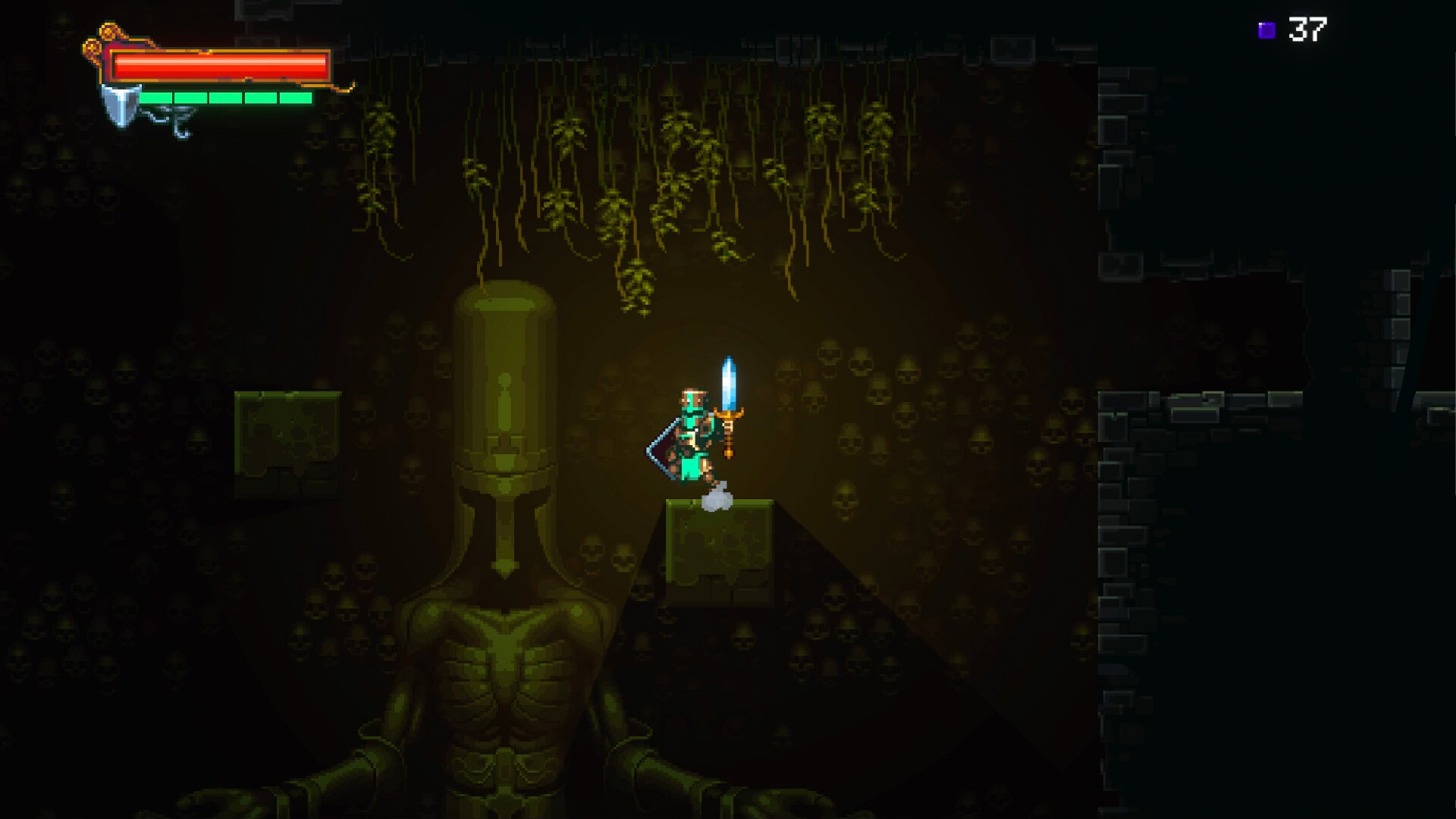The height and width of the screenshot is (819, 1456).
Task: Select the silver shield icon in HUD
Action: pyautogui.click(x=121, y=106)
